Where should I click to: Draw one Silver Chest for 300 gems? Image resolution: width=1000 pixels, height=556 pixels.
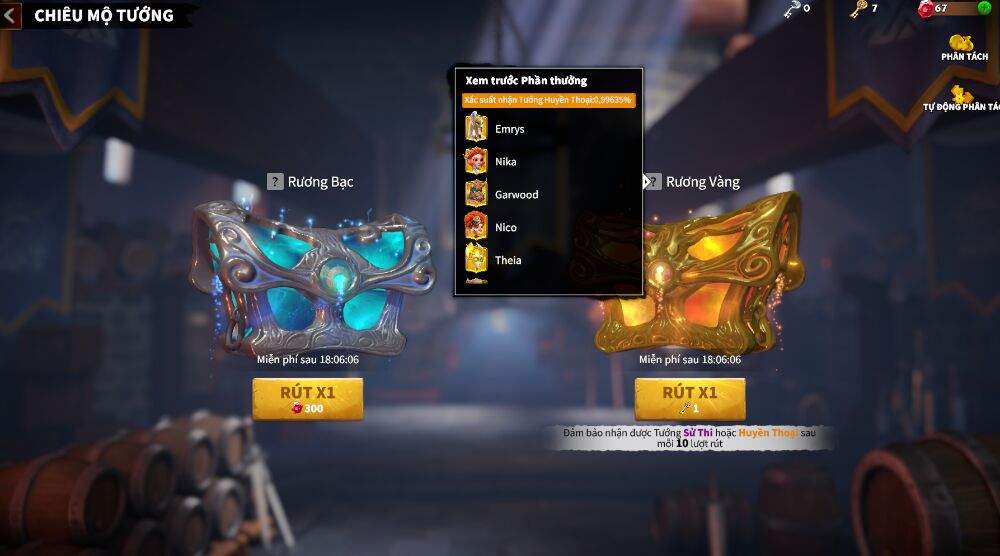(308, 398)
